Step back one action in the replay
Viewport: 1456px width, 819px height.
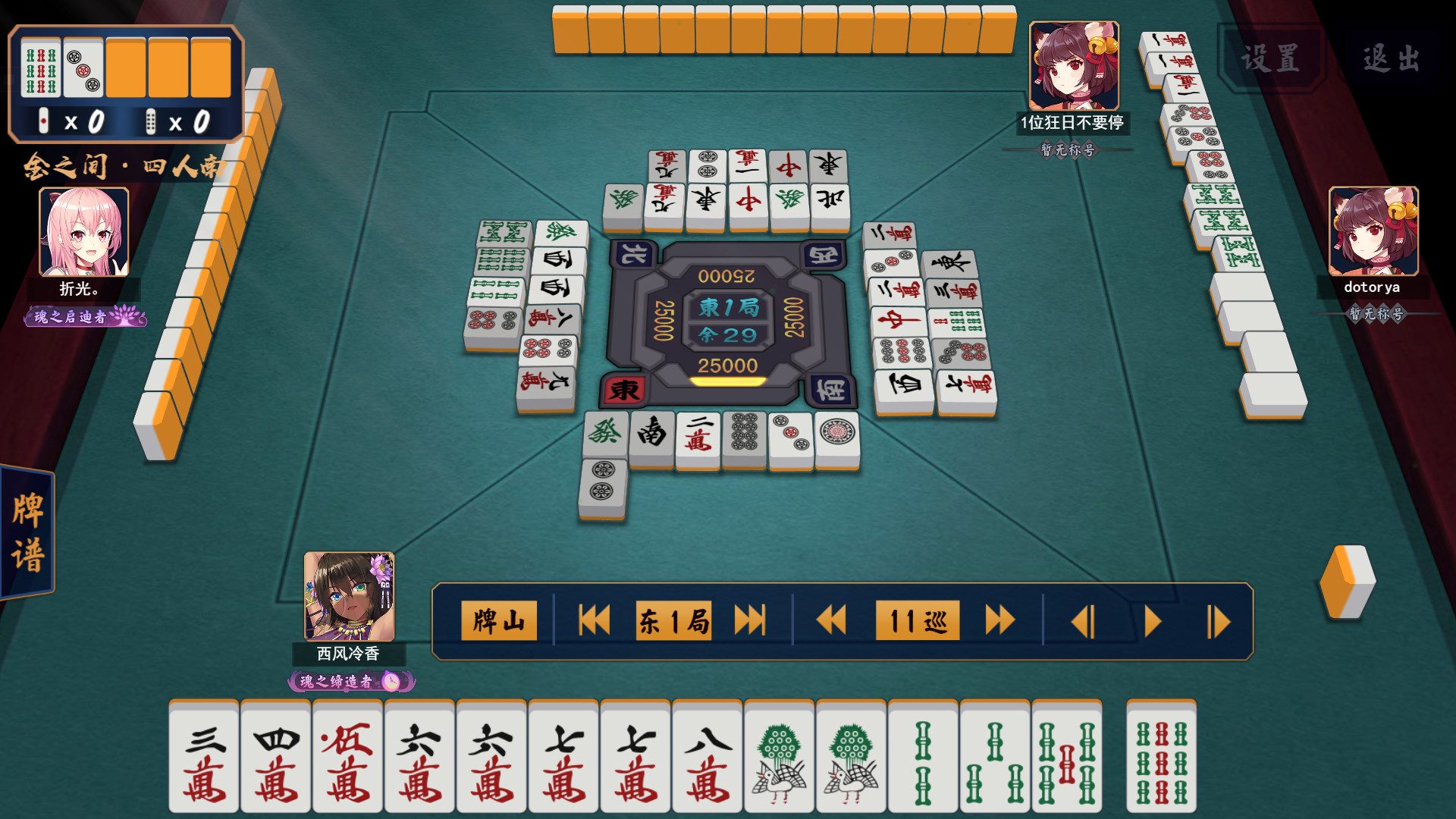[1084, 620]
